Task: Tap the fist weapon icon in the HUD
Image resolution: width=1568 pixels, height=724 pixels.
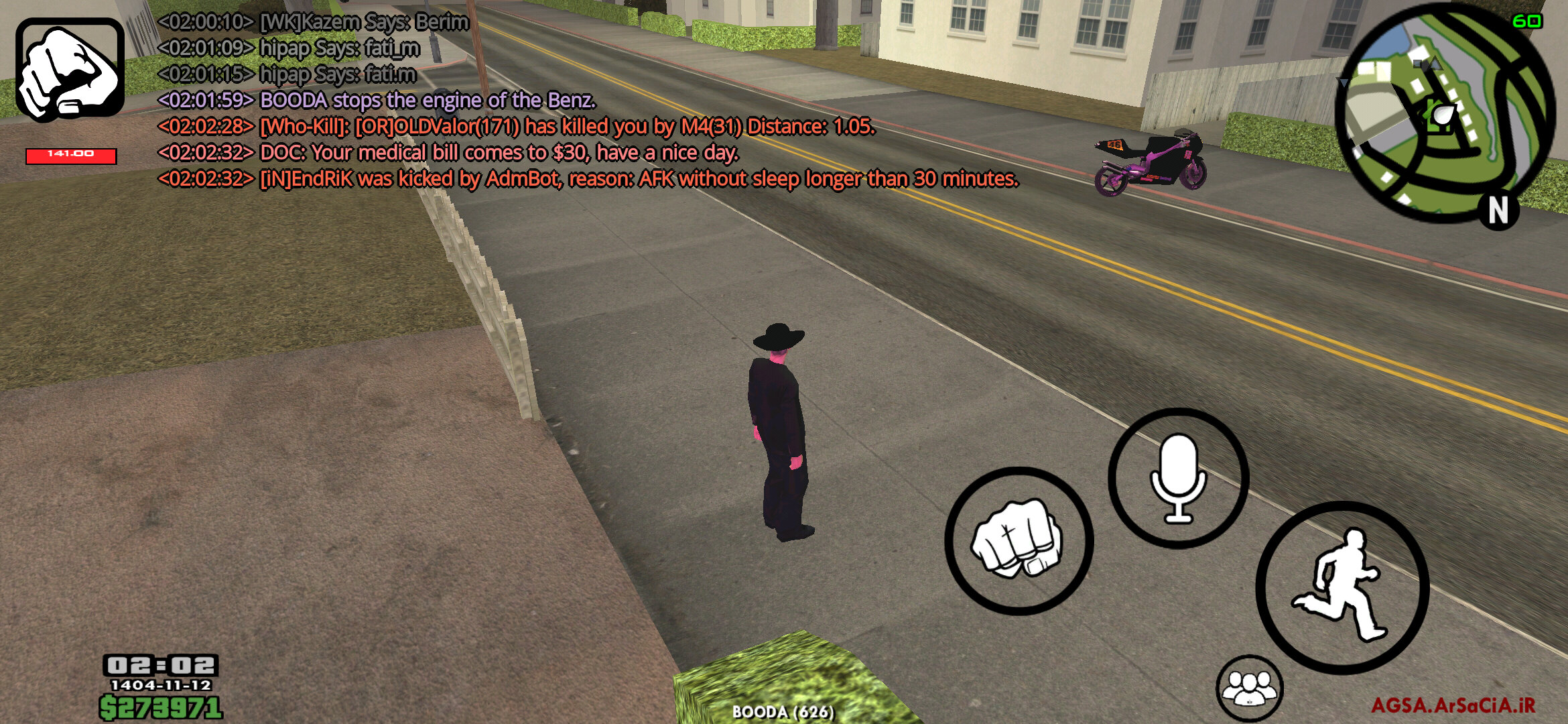Action: click(x=70, y=69)
